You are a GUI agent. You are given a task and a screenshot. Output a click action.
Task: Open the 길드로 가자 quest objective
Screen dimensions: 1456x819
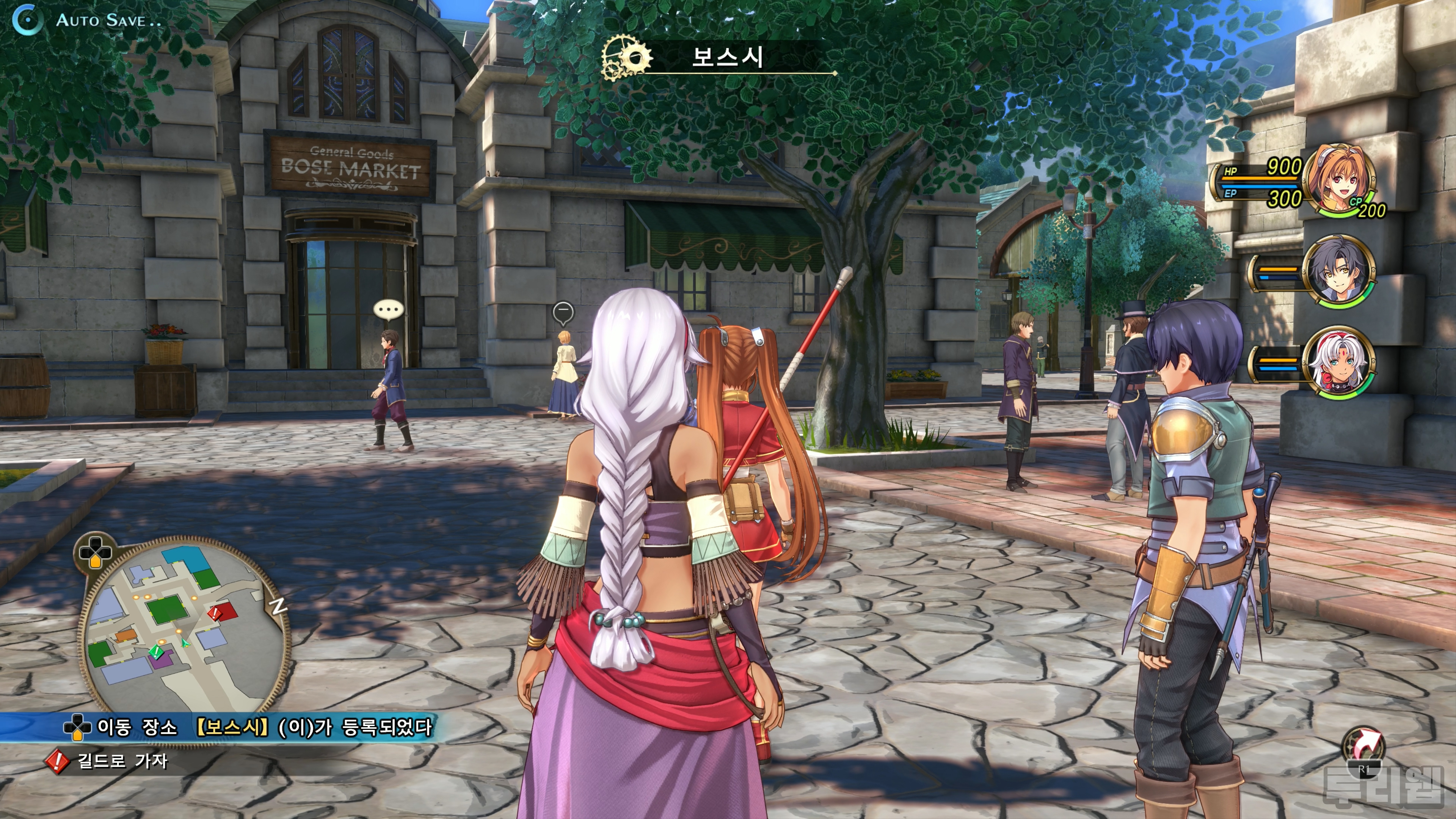(122, 761)
